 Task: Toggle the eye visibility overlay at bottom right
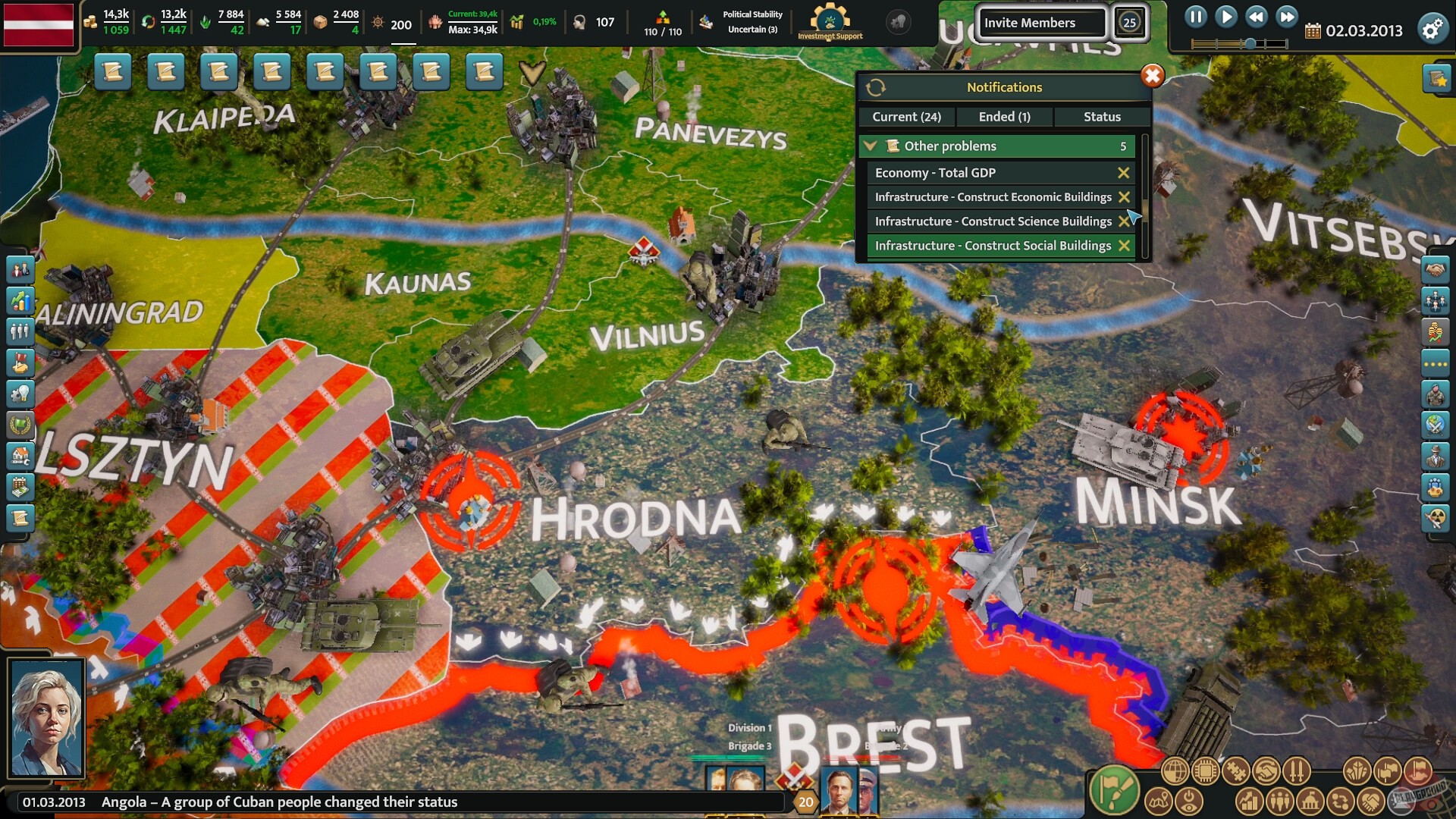pos(1189,801)
